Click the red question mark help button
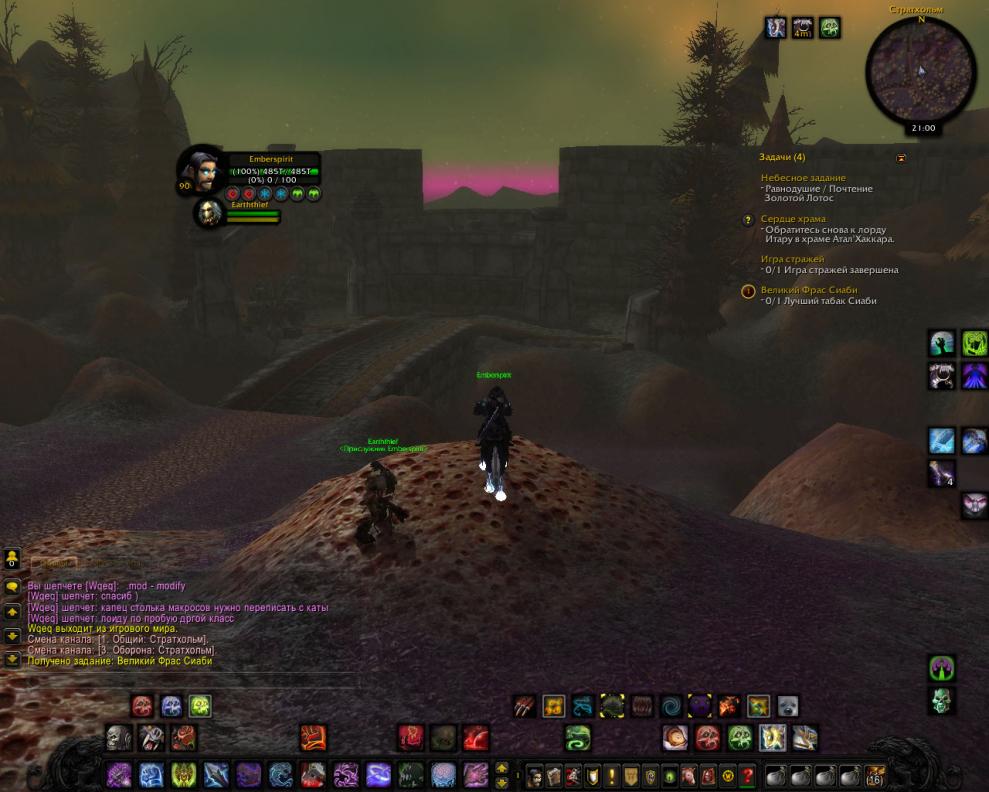 pos(746,776)
